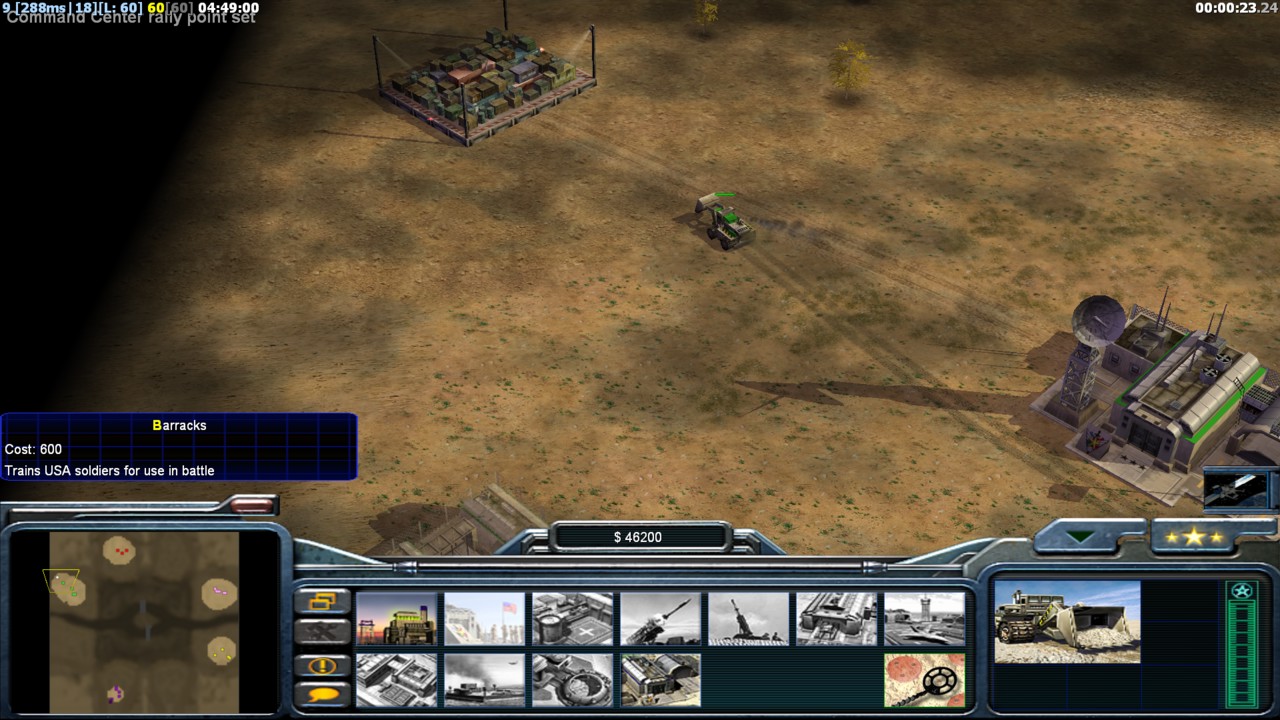The height and width of the screenshot is (720, 1280).
Task: Open the chat bubble communicator button
Action: [x=322, y=694]
